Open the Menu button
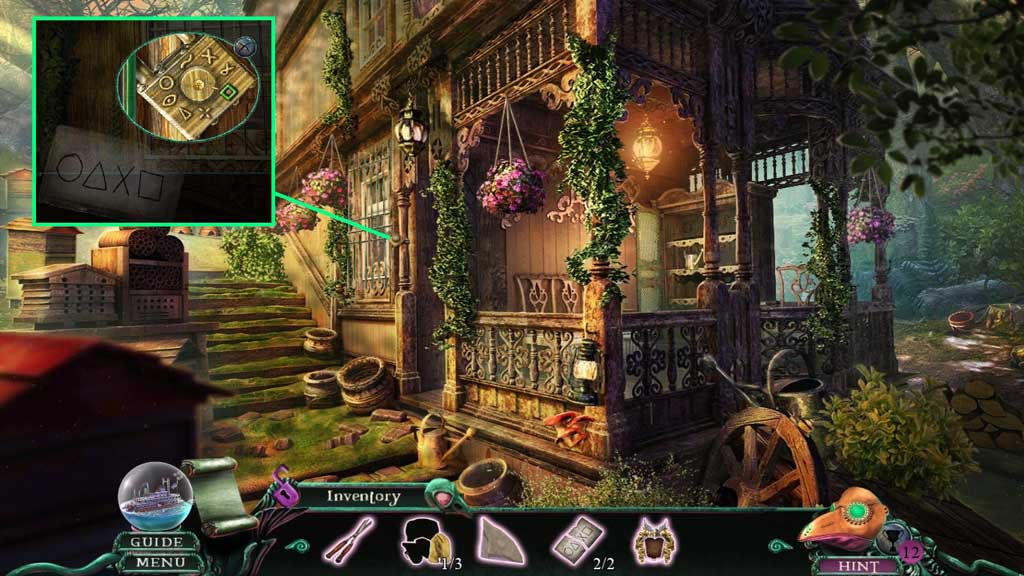The height and width of the screenshot is (576, 1024). pos(156,563)
